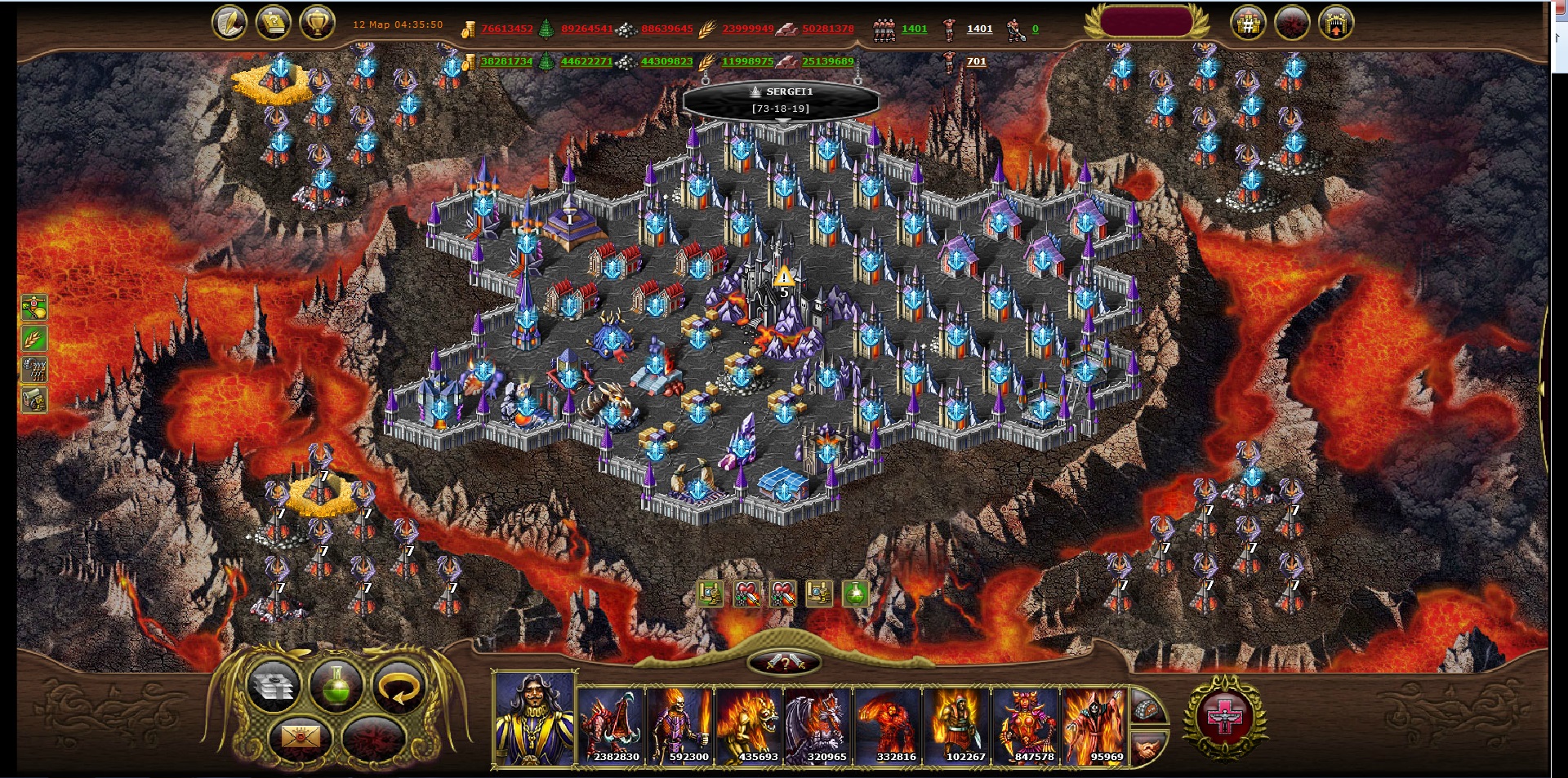
Task: Click the green-highlighted scroll and statue buff icon
Action: 710,594
